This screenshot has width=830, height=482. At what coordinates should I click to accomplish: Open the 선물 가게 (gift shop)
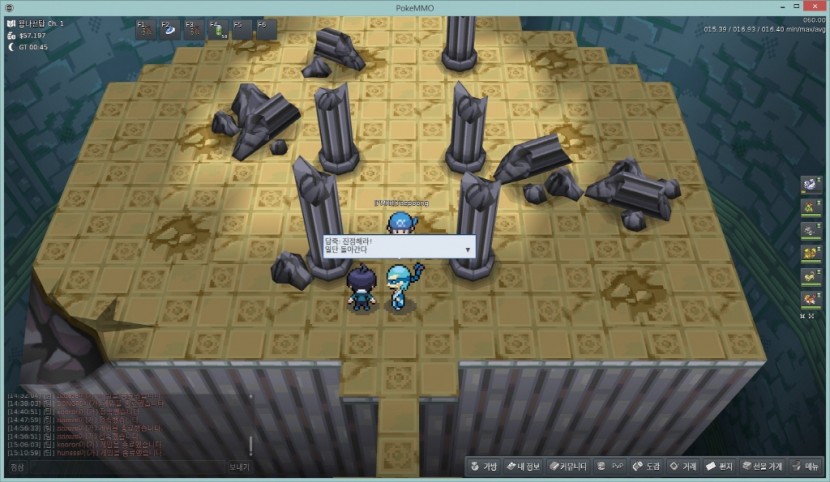click(763, 466)
